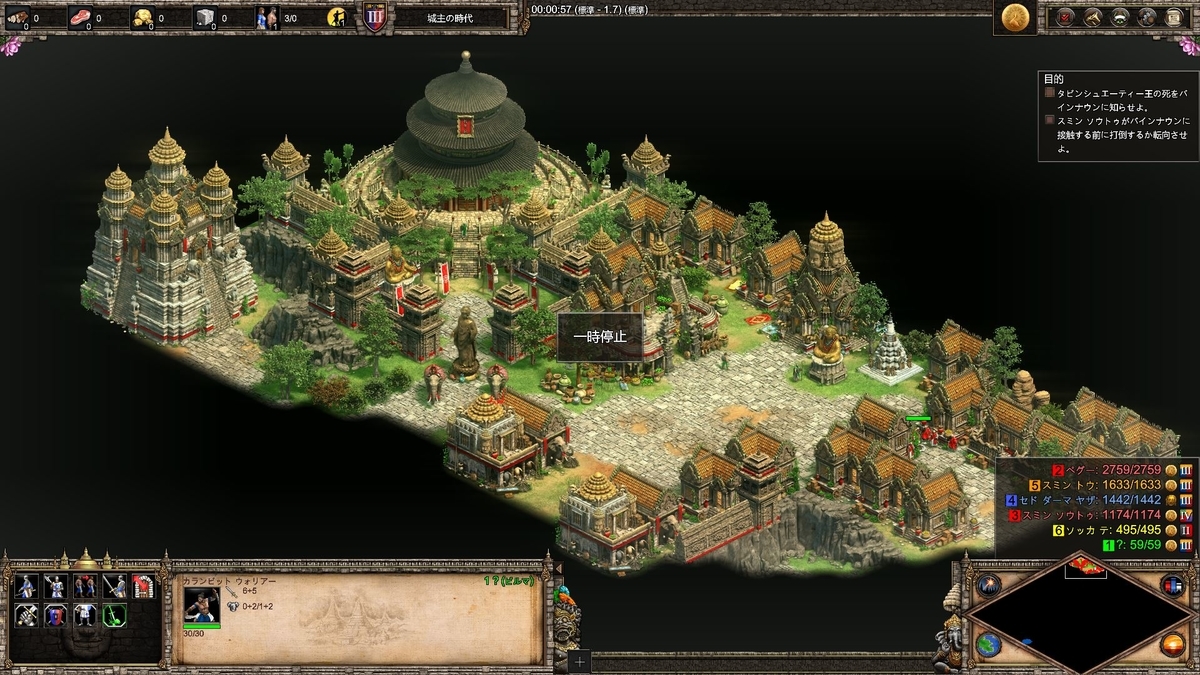Click the minimap sunset mode button
The image size is (1200, 675).
point(1171,644)
